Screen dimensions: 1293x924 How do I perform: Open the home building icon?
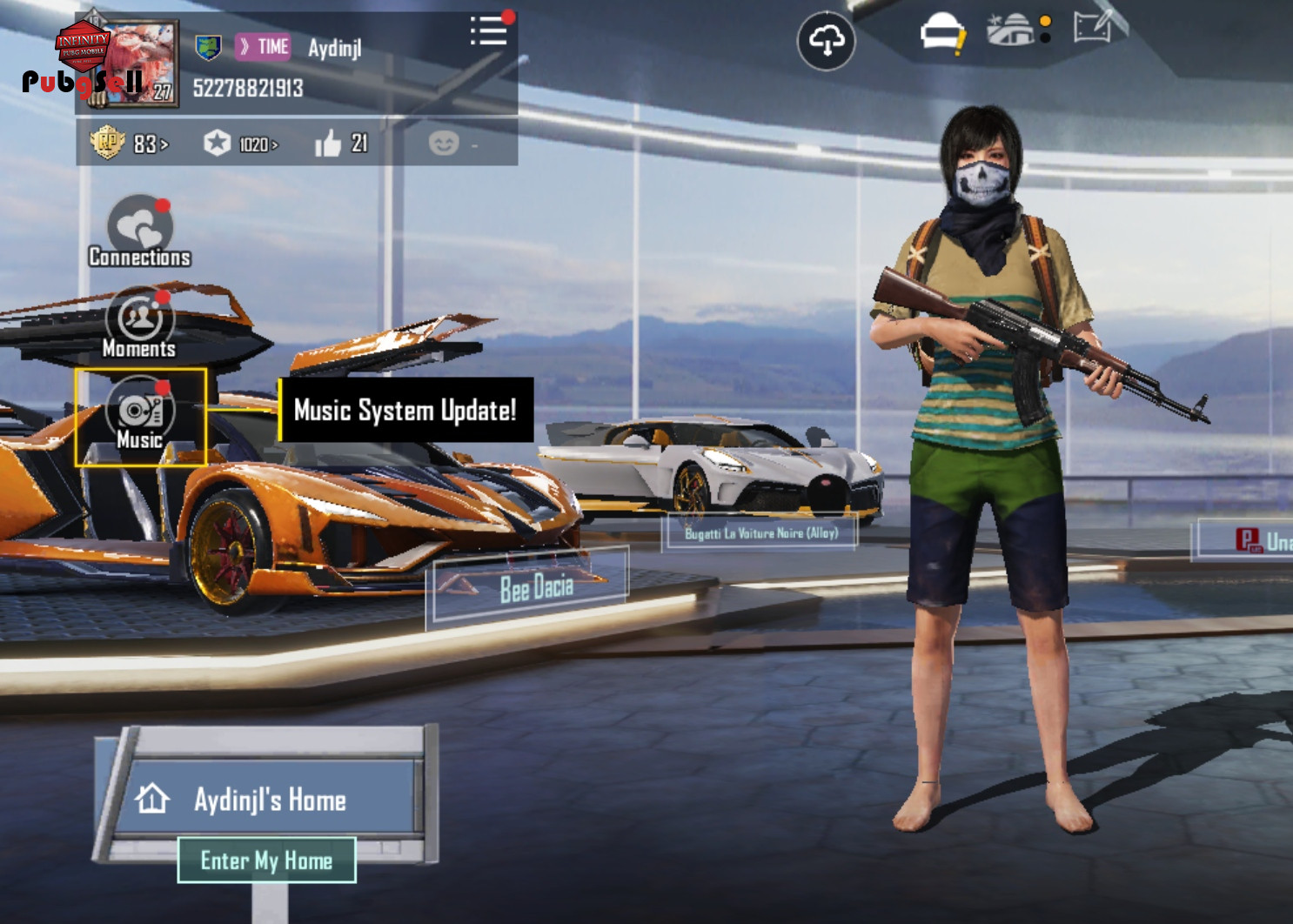(x=1012, y=31)
